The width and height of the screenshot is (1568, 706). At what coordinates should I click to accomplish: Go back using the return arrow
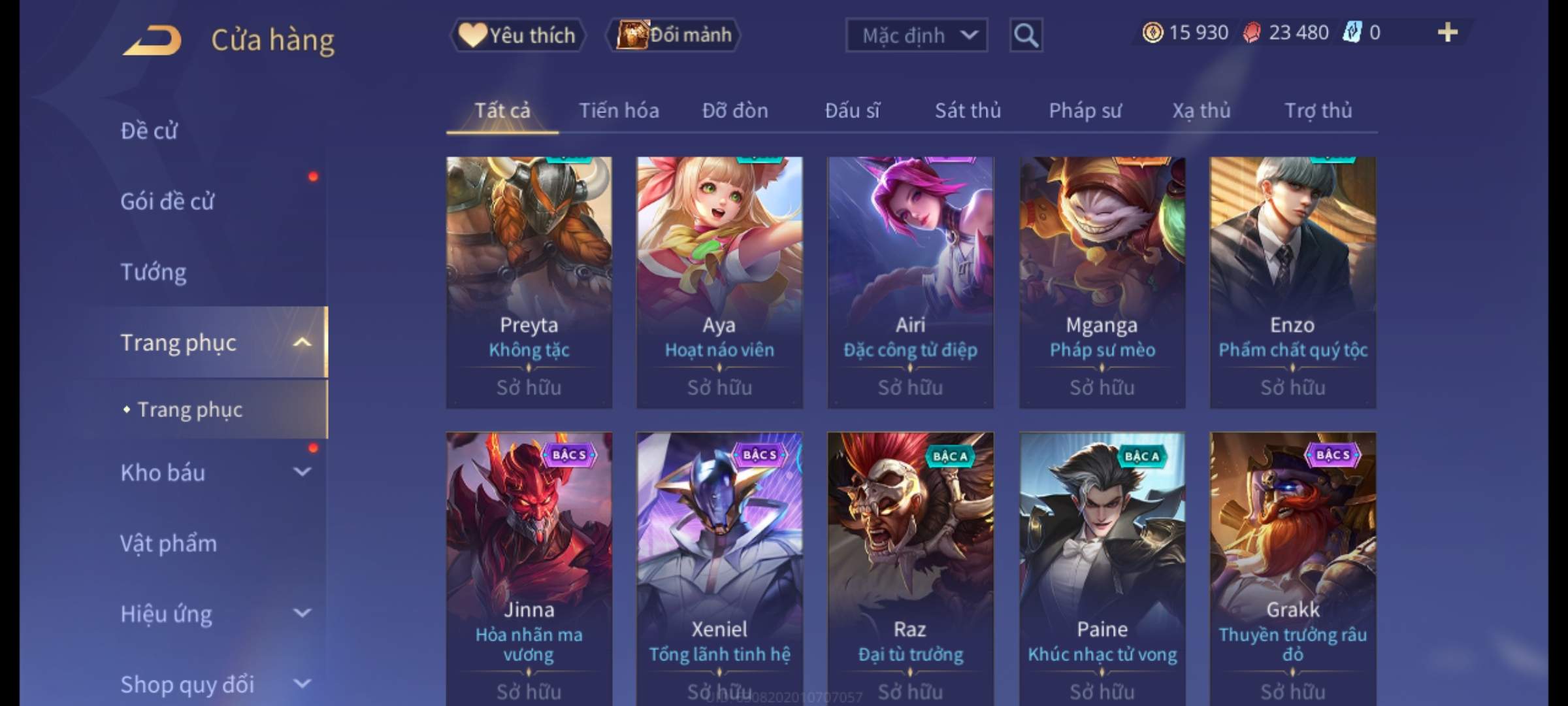pos(152,41)
